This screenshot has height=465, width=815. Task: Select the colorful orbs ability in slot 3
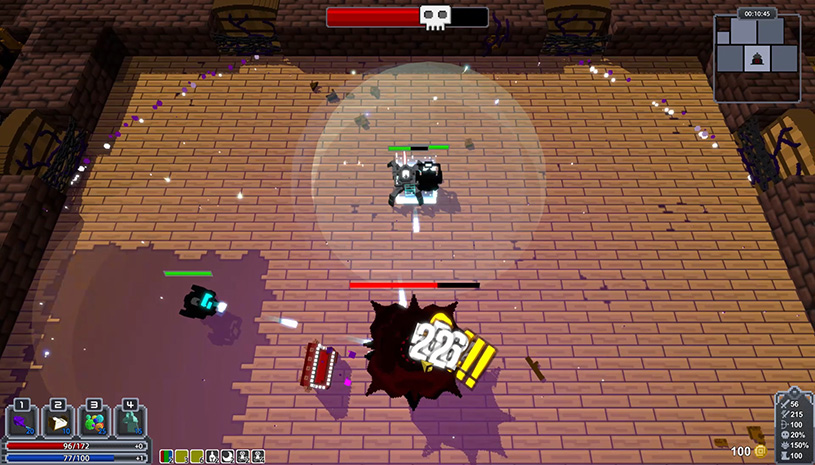coord(94,420)
